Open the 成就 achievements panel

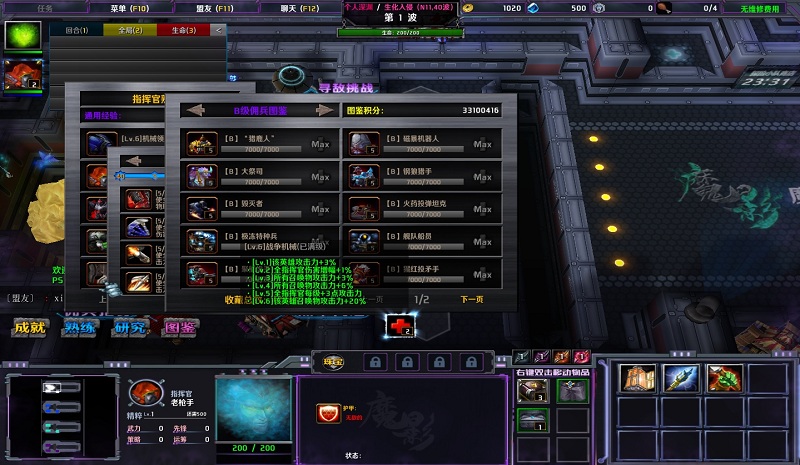(29, 327)
